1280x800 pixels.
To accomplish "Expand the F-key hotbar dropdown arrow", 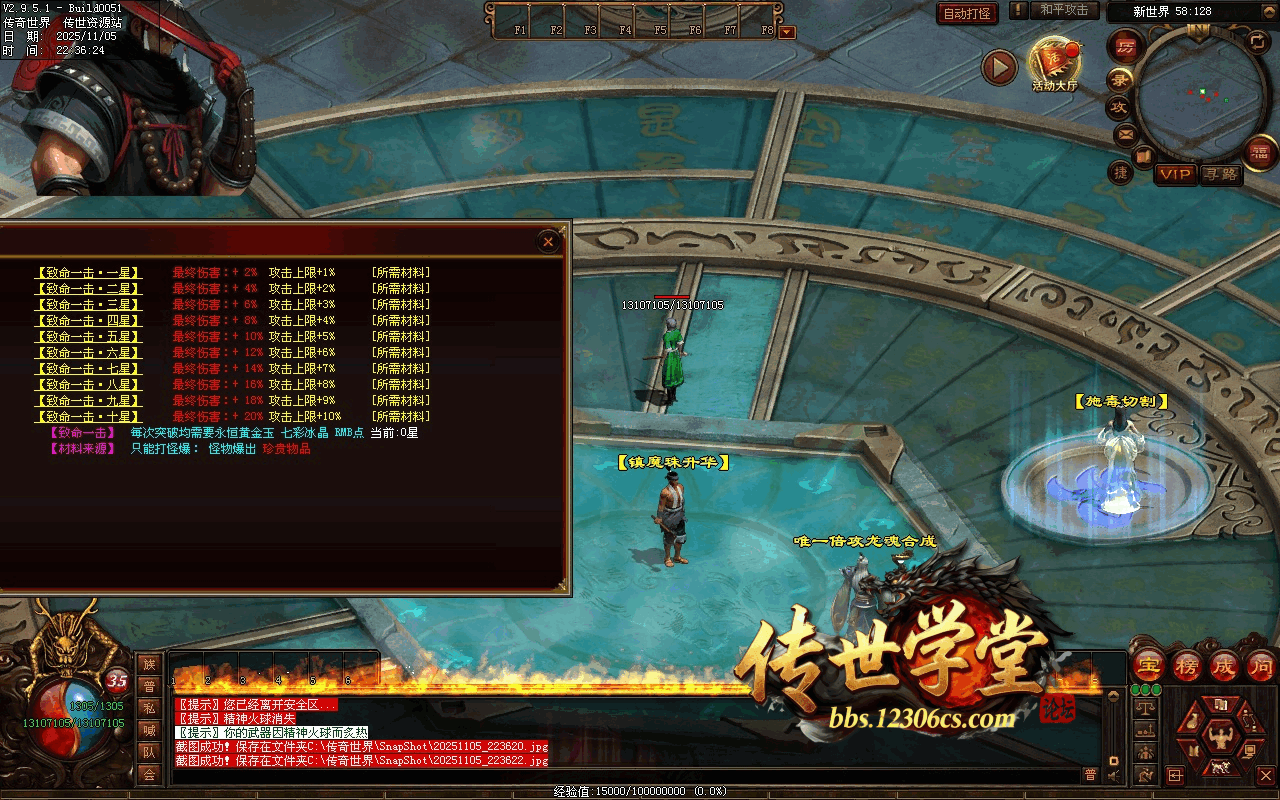I will (787, 31).
